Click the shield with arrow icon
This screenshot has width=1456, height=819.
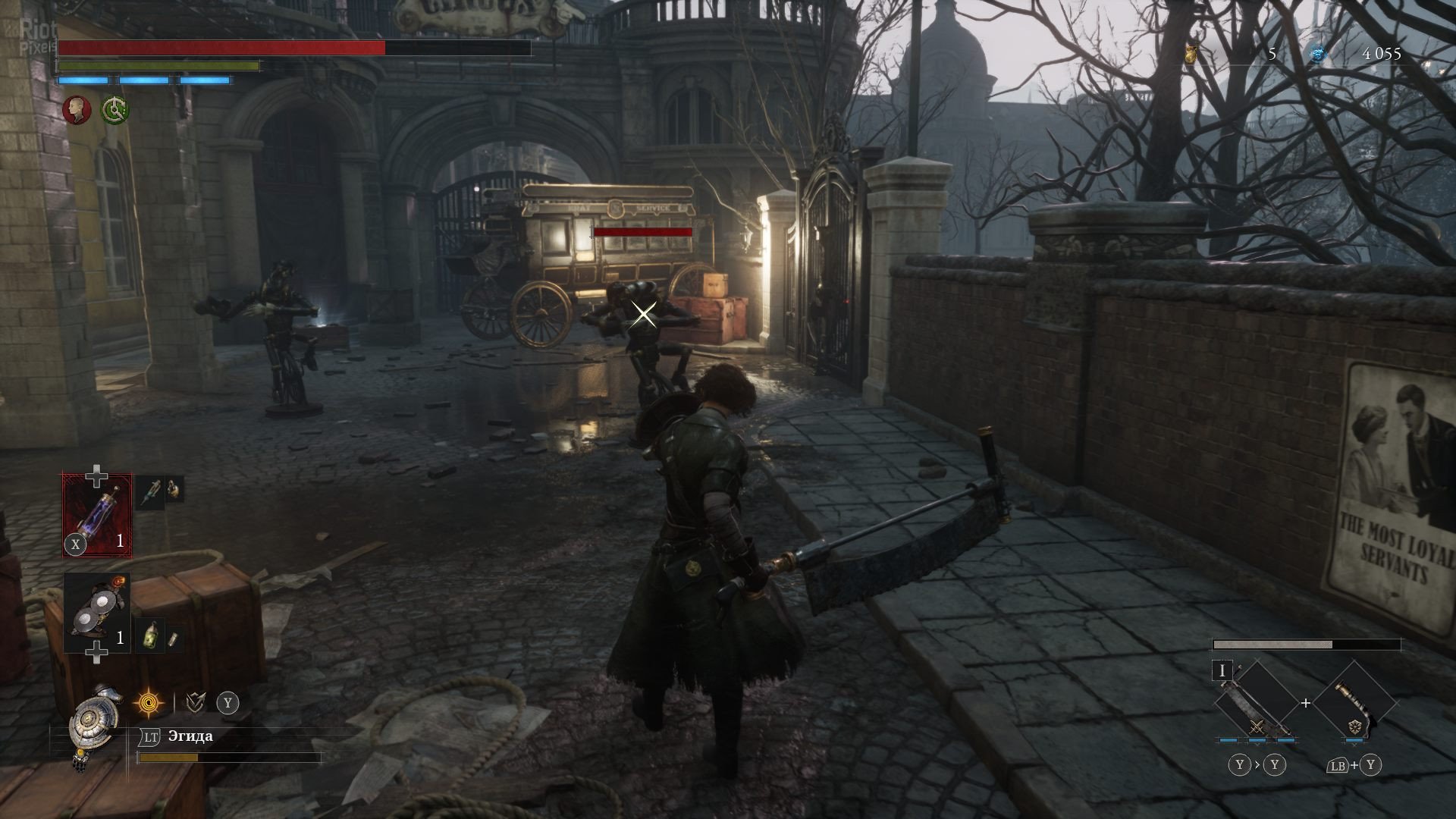tap(196, 703)
